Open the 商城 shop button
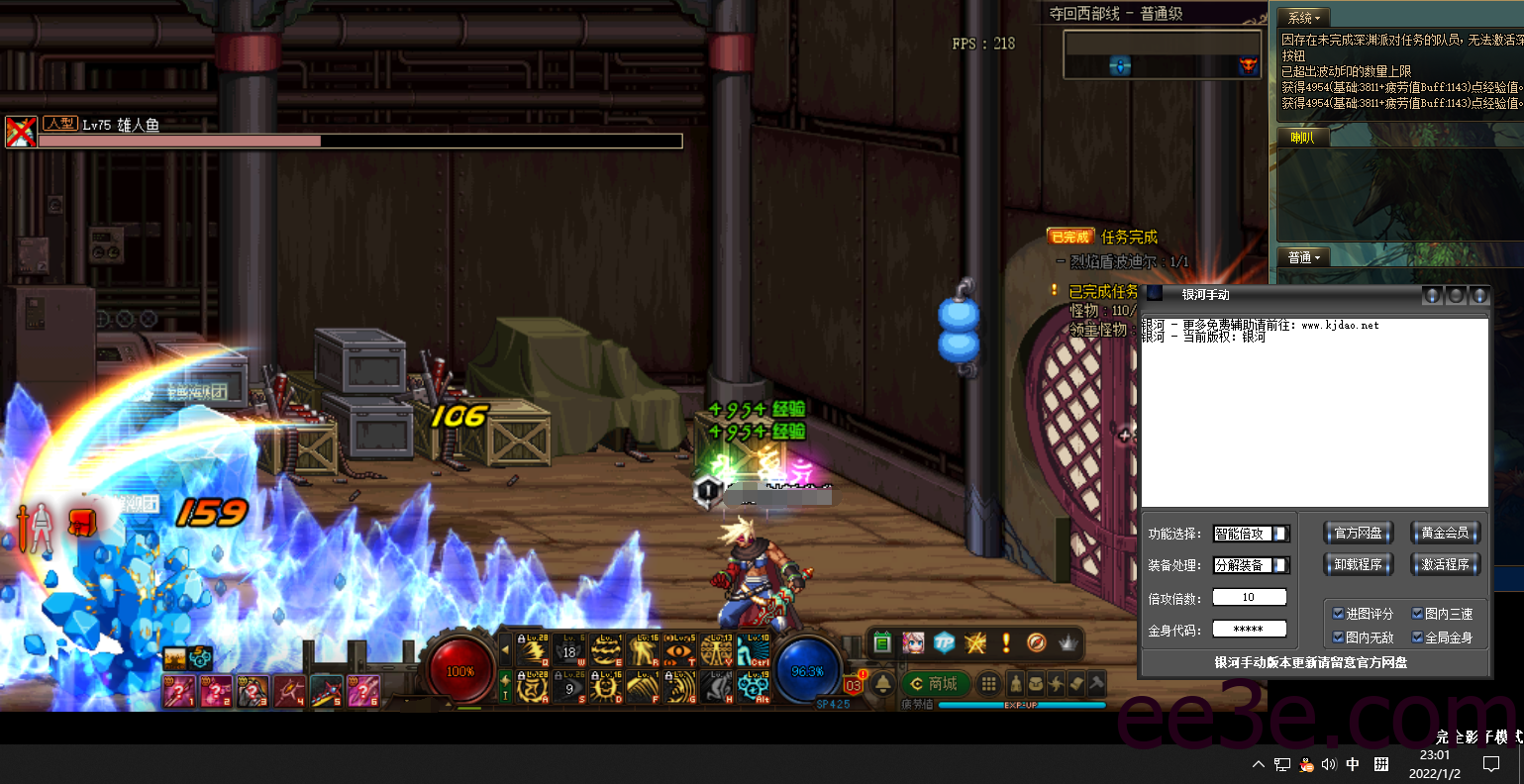The width and height of the screenshot is (1524, 784). [936, 684]
